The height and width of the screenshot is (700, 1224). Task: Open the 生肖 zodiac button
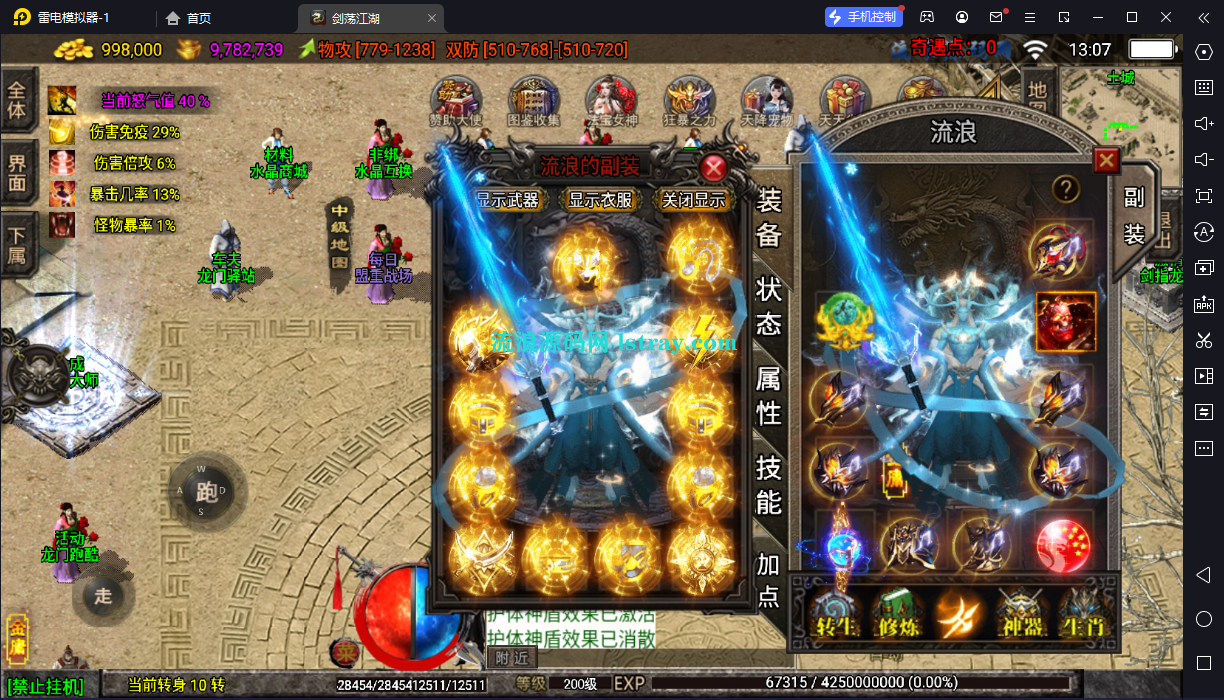(x=1083, y=614)
